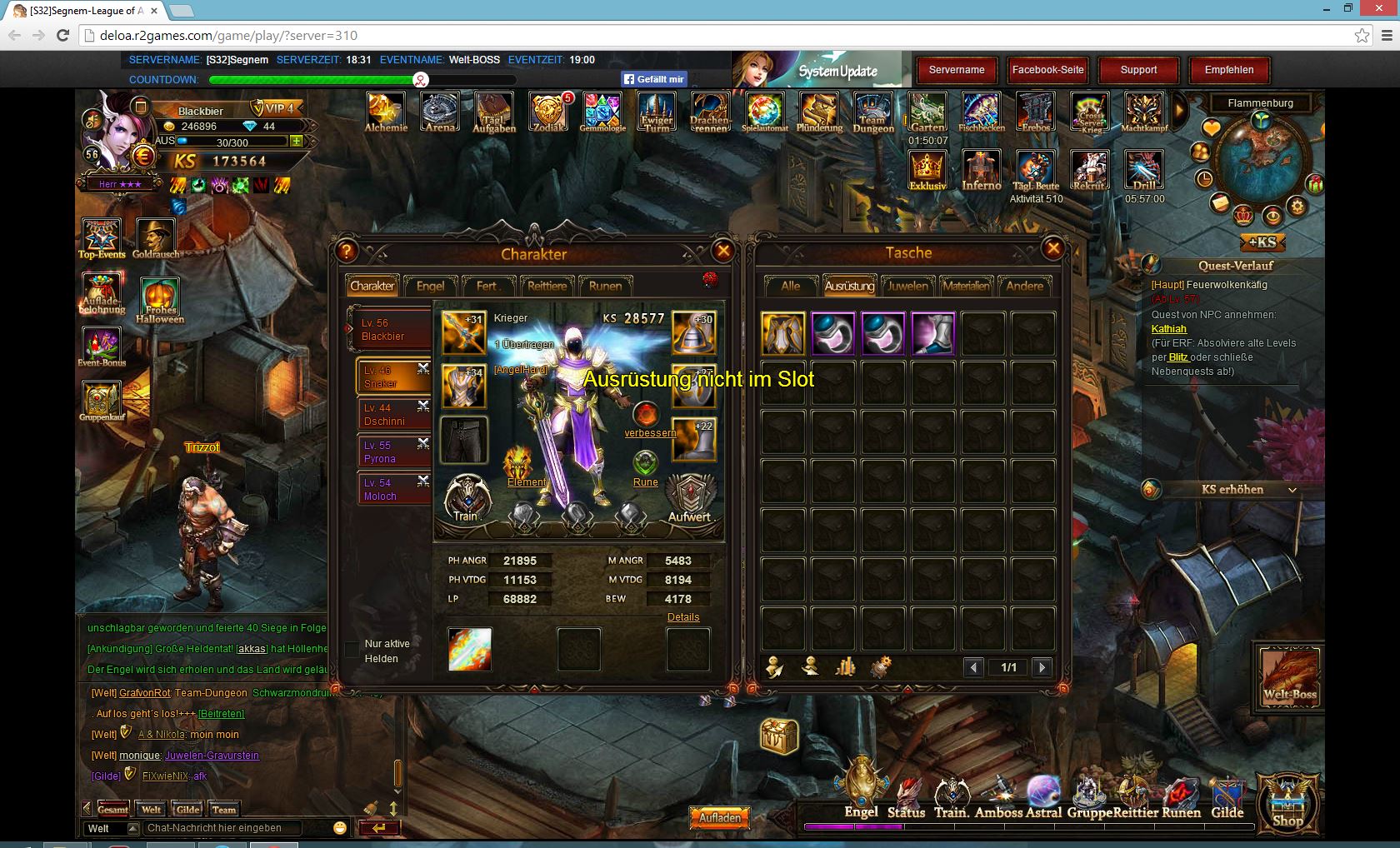Enter the Arena from top bar
The width and height of the screenshot is (1400, 848).
coord(439,113)
